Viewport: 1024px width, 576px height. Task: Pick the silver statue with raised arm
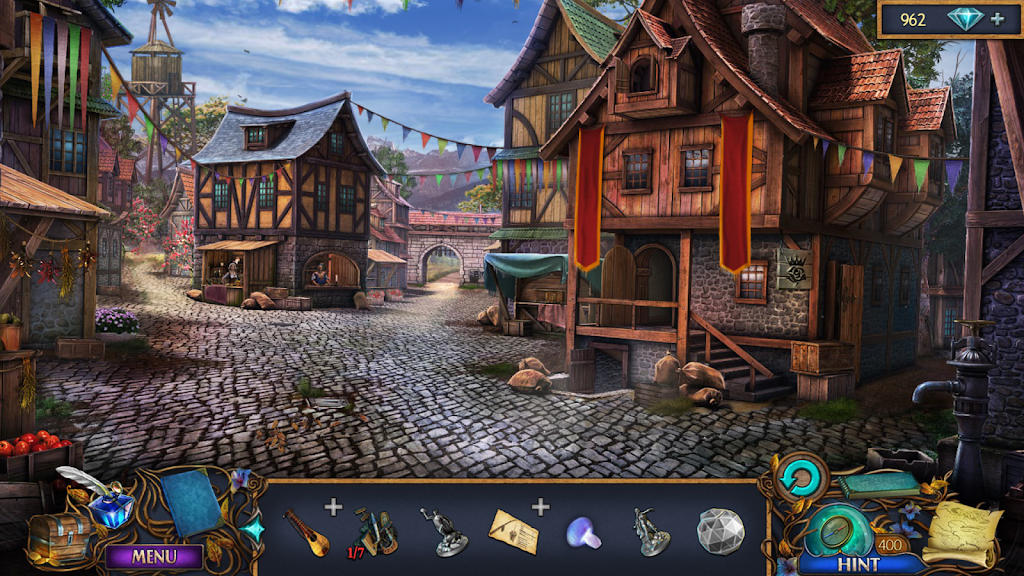click(447, 531)
